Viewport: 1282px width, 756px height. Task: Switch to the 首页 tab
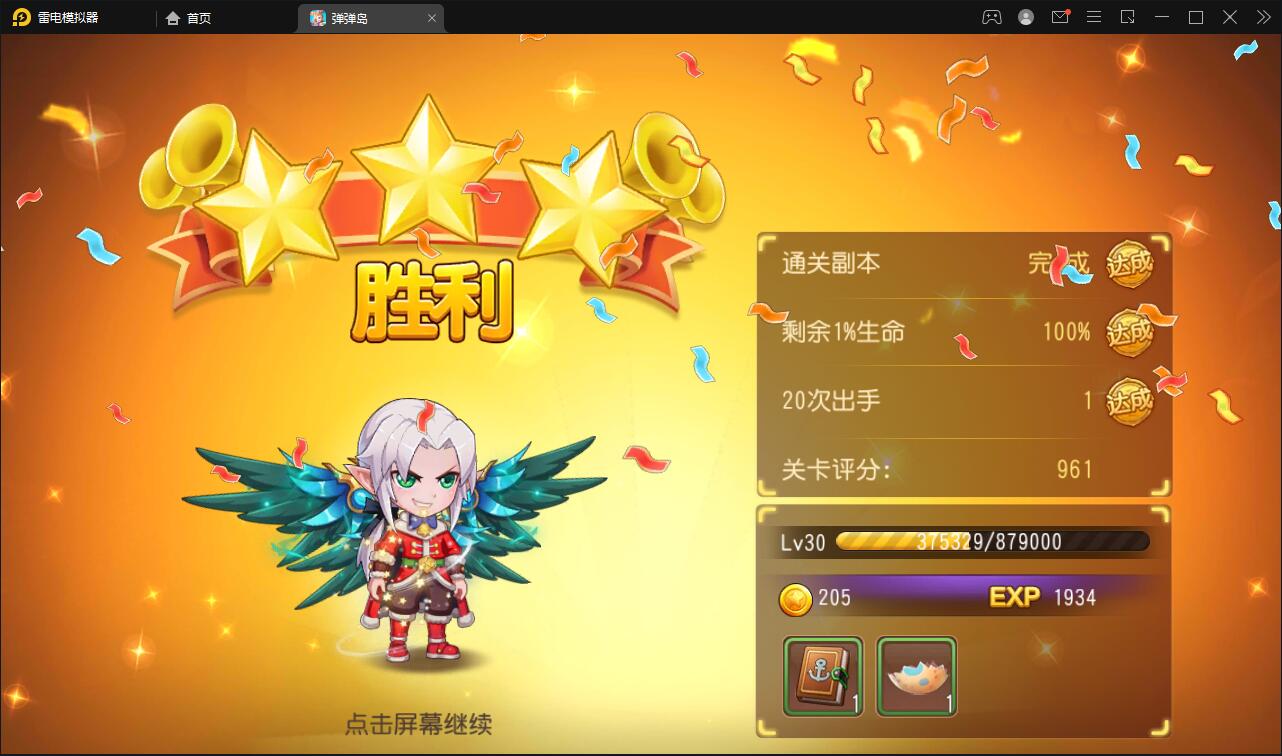[188, 17]
